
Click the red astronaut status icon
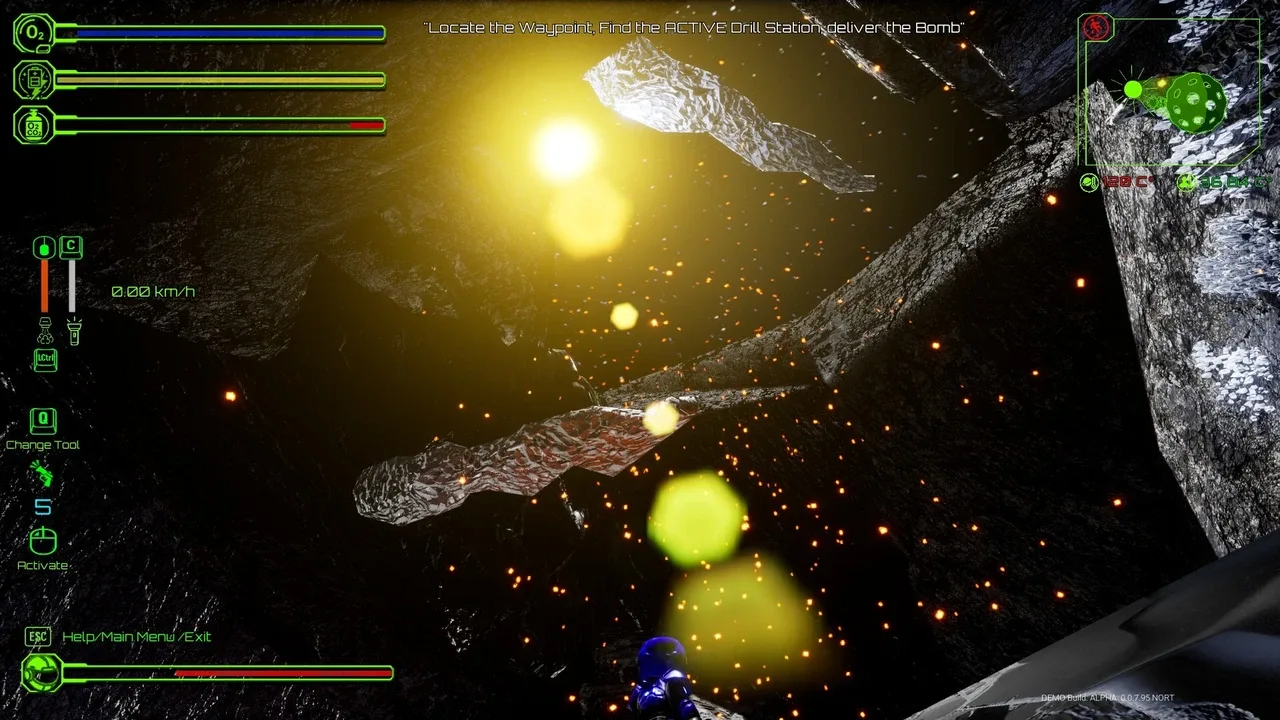pos(1096,27)
